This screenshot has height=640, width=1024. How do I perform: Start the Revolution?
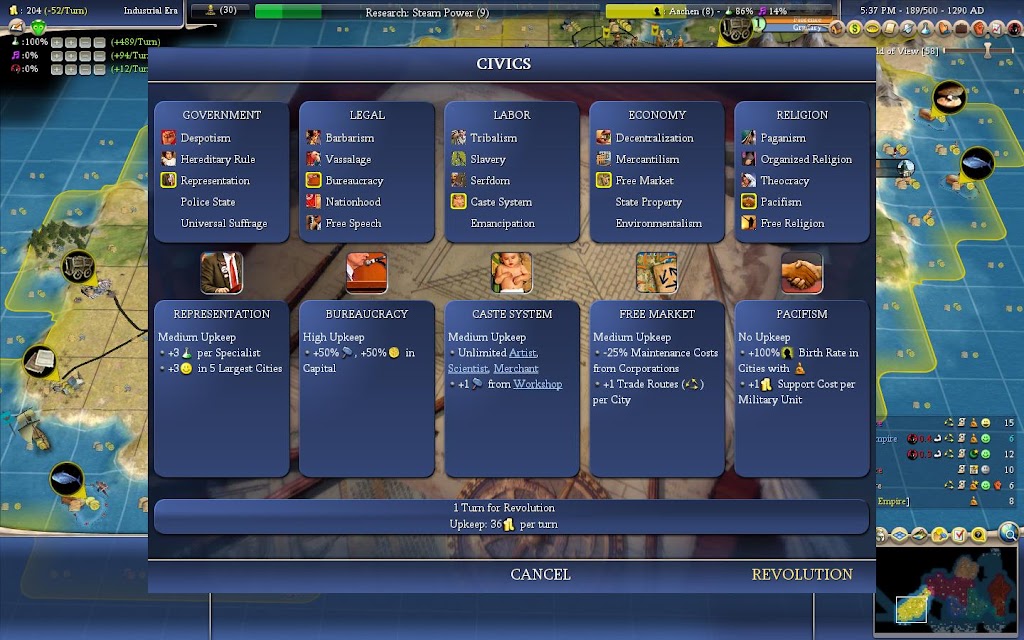[x=802, y=574]
